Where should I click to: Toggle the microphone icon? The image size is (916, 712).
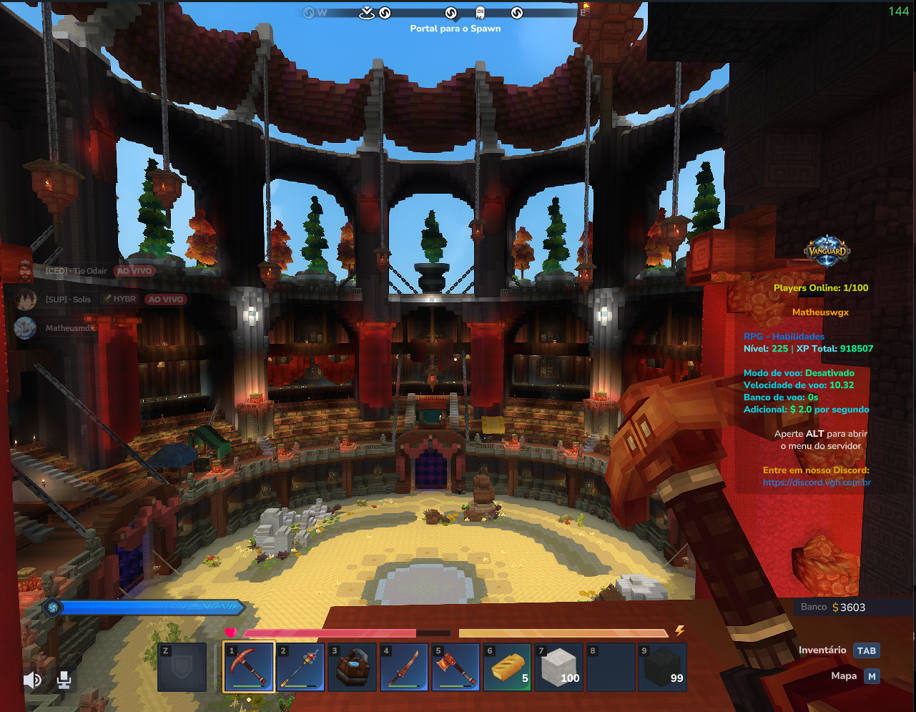(x=64, y=681)
